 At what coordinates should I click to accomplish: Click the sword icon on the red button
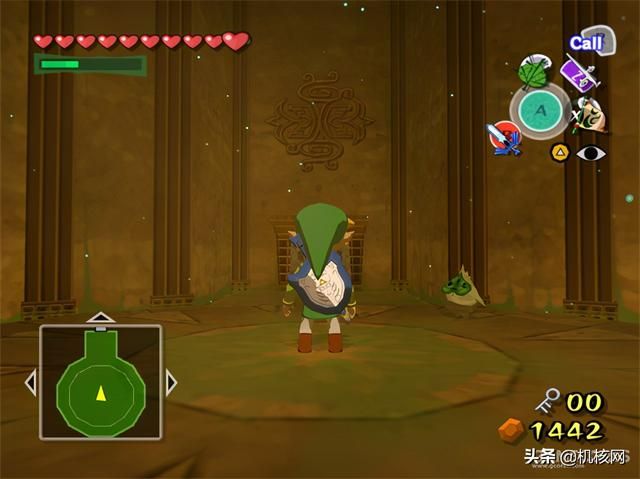click(505, 137)
